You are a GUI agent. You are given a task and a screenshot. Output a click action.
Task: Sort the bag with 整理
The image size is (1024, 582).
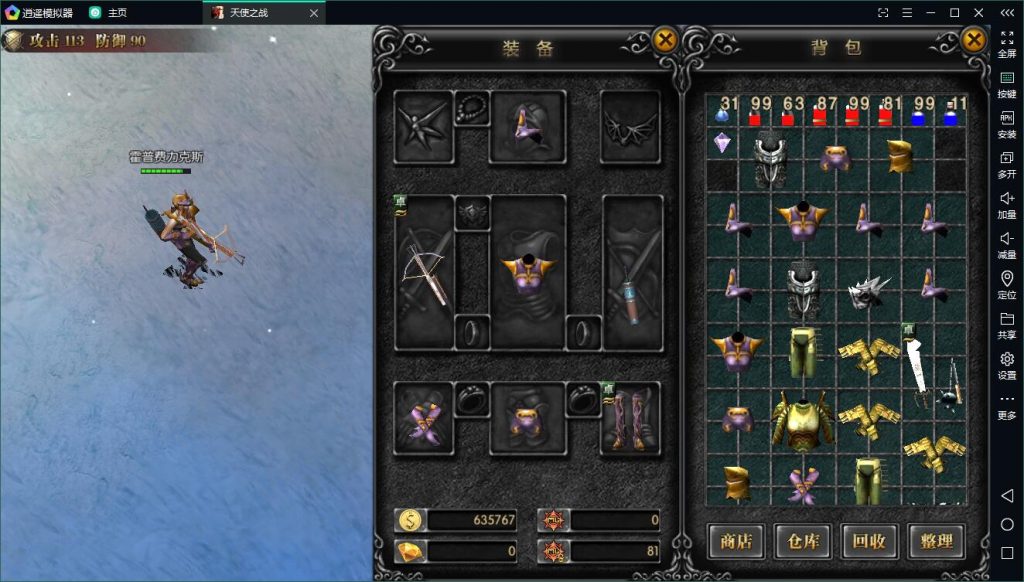coord(936,541)
